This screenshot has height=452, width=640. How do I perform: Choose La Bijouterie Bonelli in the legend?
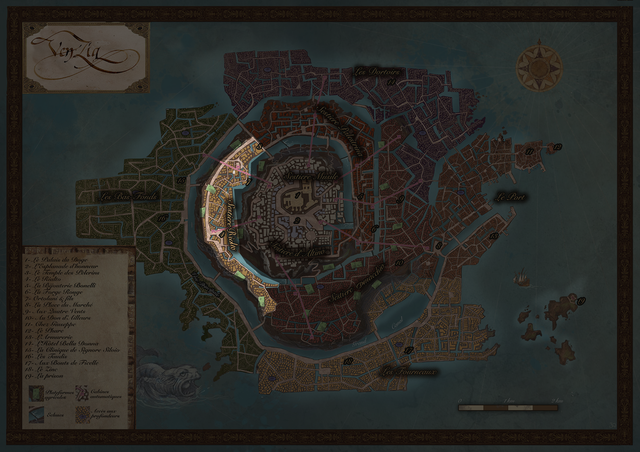[62, 285]
